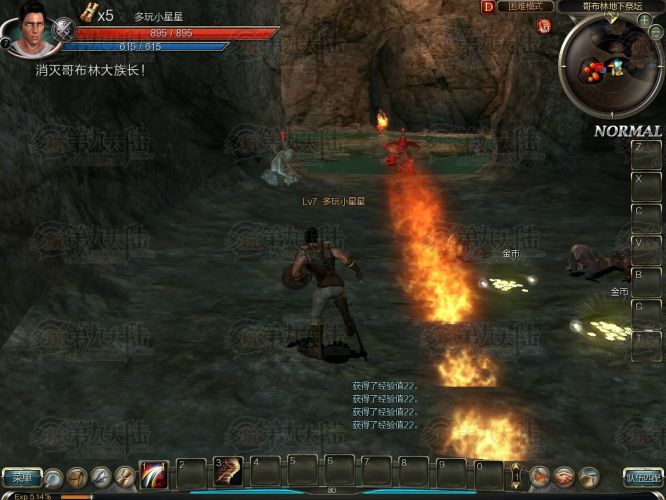Click the red arrow icon right of hotbar
The image size is (666, 500).
point(541,477)
